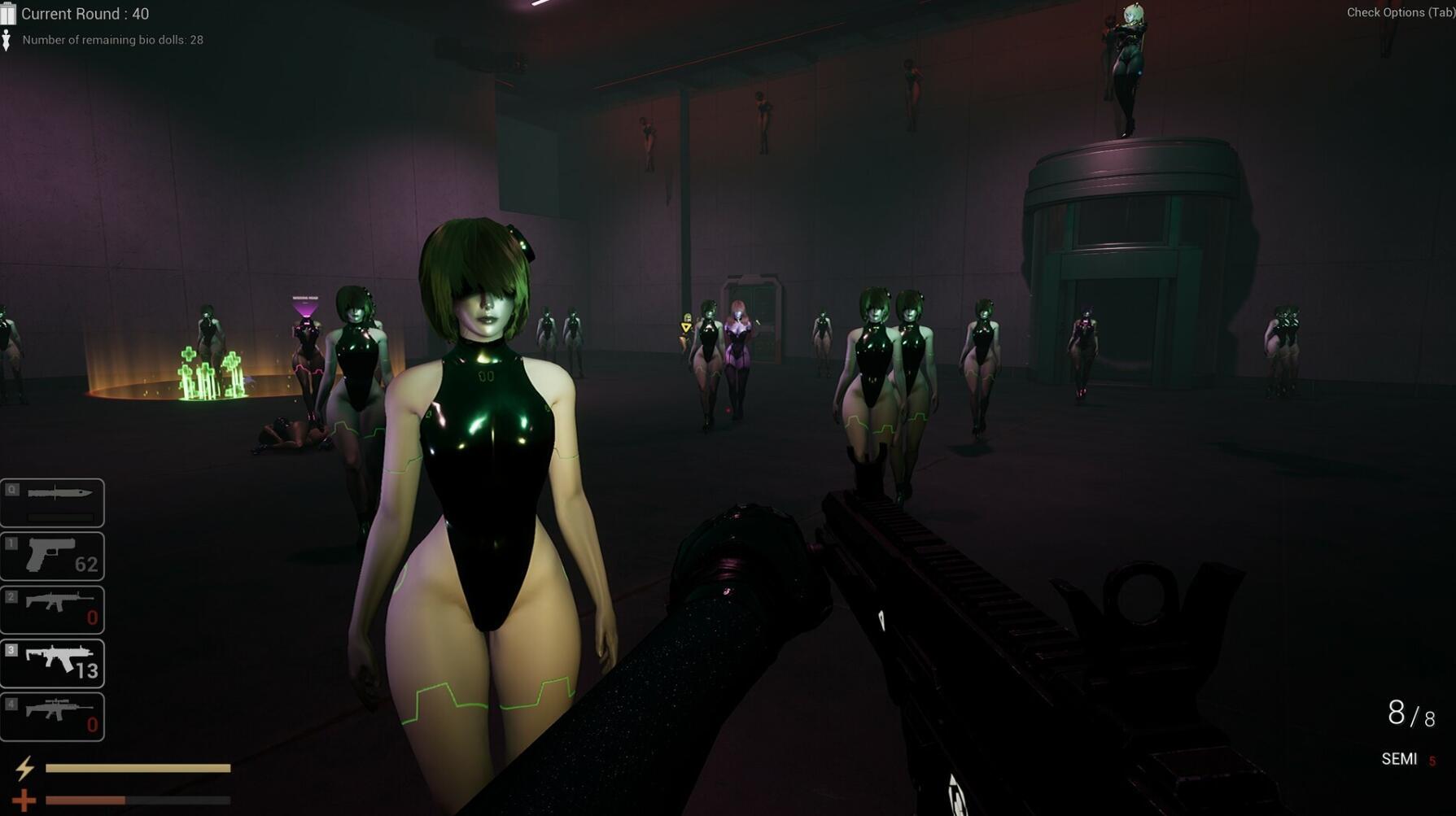Click the round counter shield icon
This screenshot has width=1456, height=816.
(x=9, y=13)
